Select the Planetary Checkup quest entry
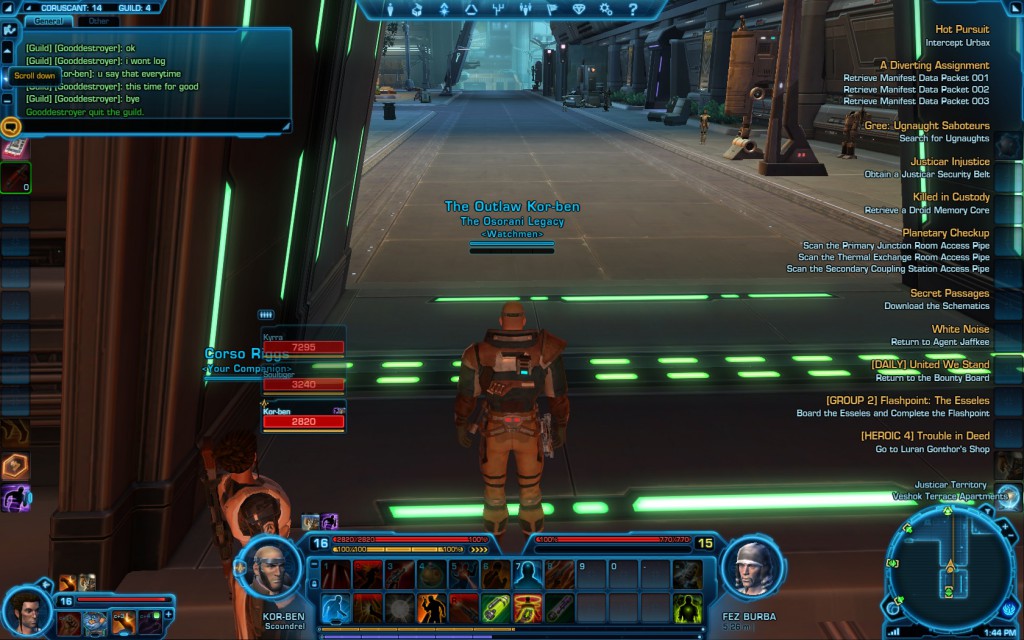Image resolution: width=1024 pixels, height=640 pixels. pyautogui.click(x=945, y=233)
